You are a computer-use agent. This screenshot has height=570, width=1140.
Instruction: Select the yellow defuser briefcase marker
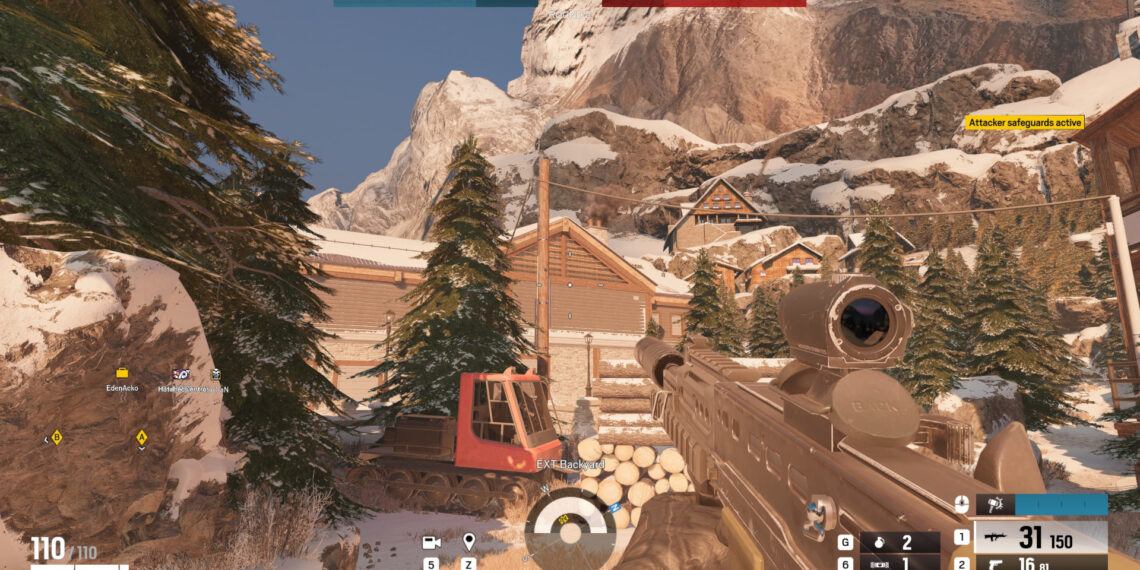pos(122,373)
